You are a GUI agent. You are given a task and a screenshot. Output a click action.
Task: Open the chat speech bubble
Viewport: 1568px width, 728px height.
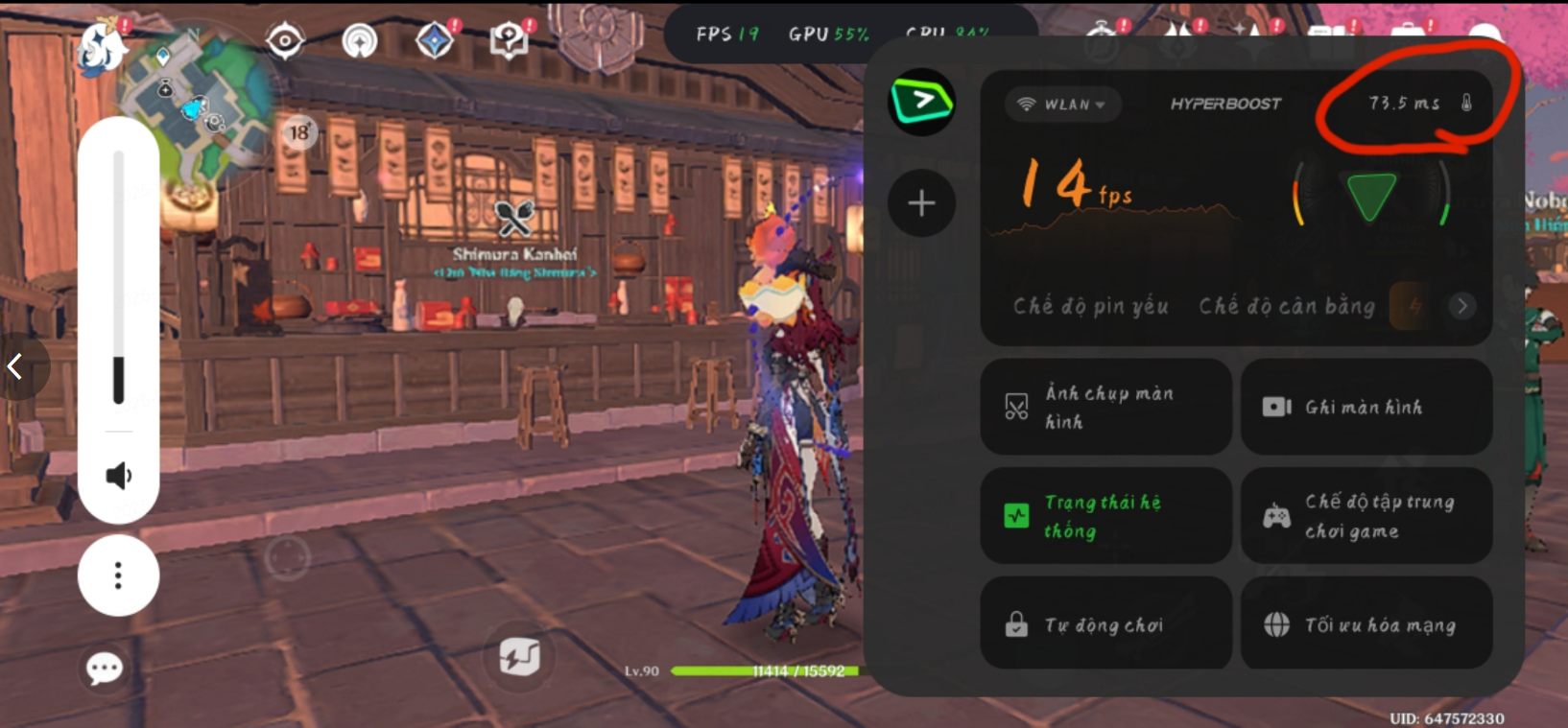(105, 668)
